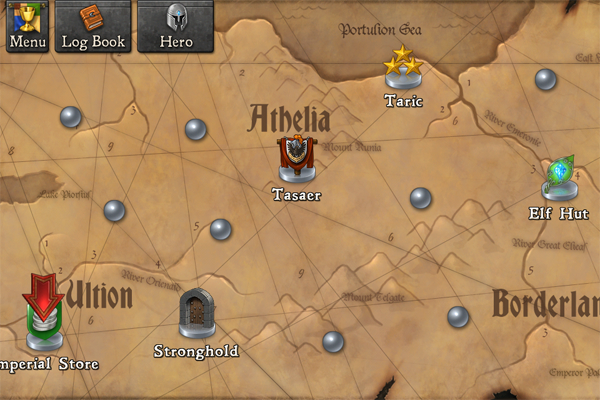Enter the Stronghold gate marker
The width and height of the screenshot is (600, 400).
click(196, 315)
